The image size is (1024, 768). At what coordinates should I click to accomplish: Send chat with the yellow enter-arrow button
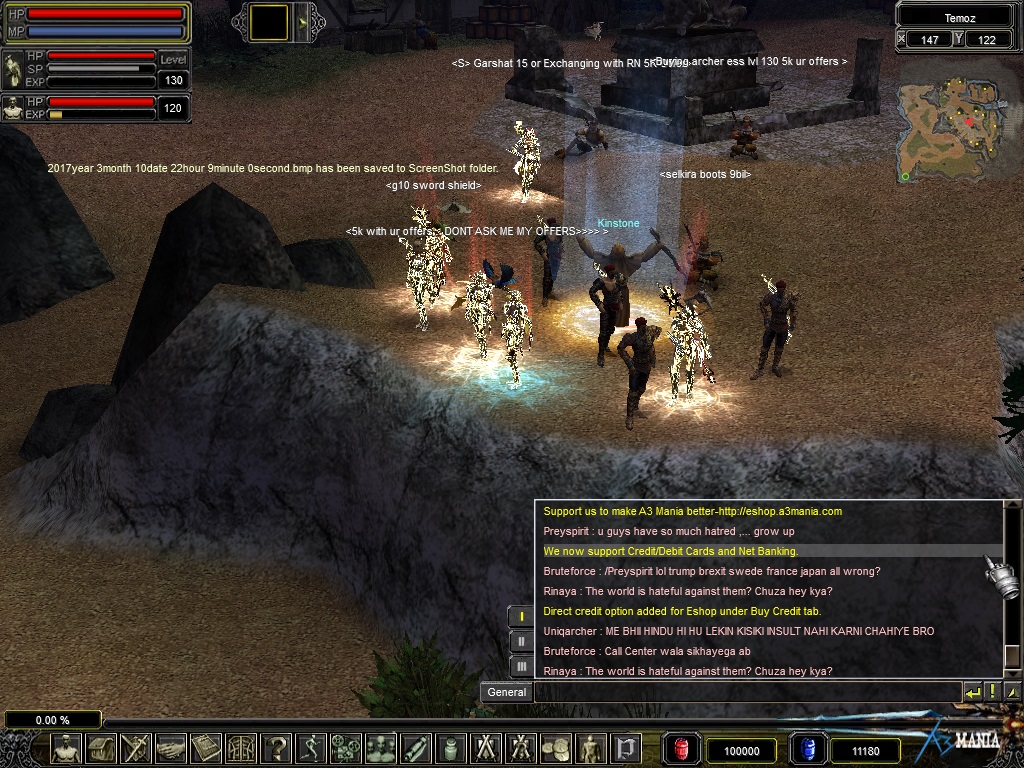pos(972,692)
